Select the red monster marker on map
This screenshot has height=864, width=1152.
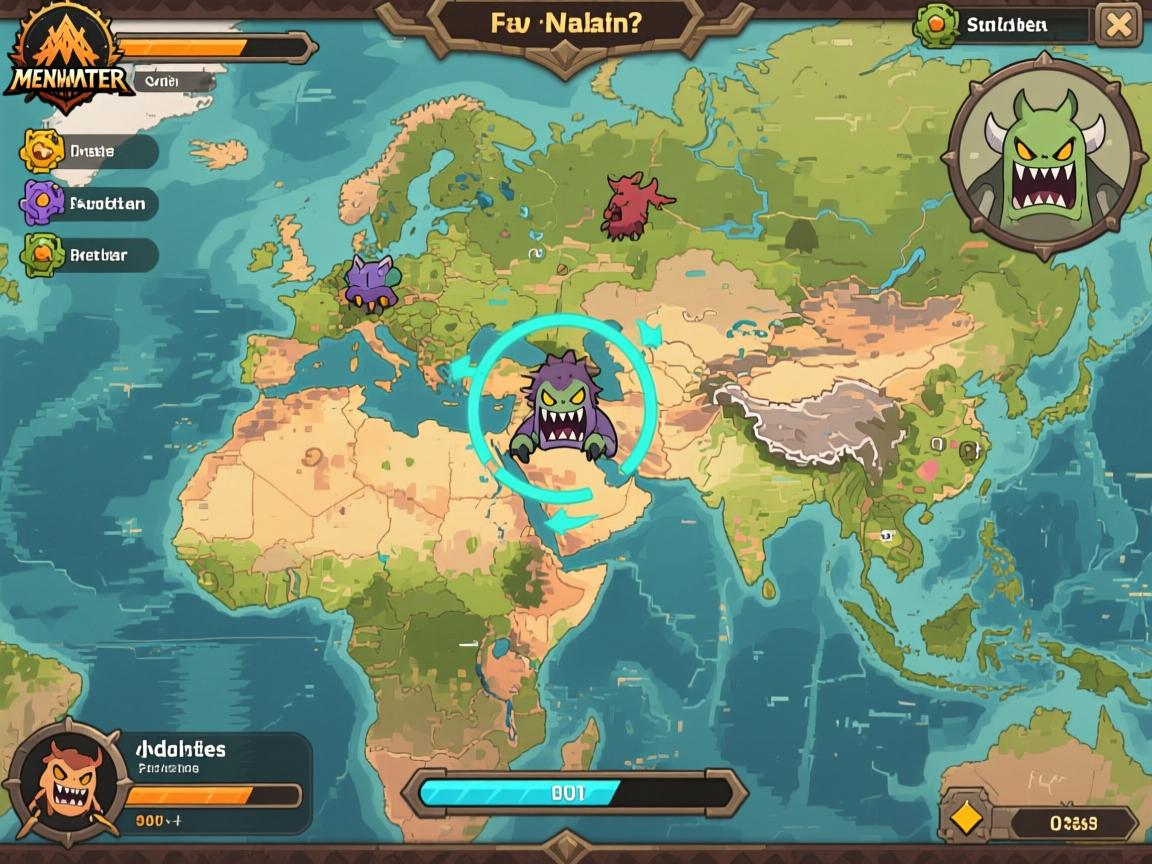pyautogui.click(x=632, y=205)
